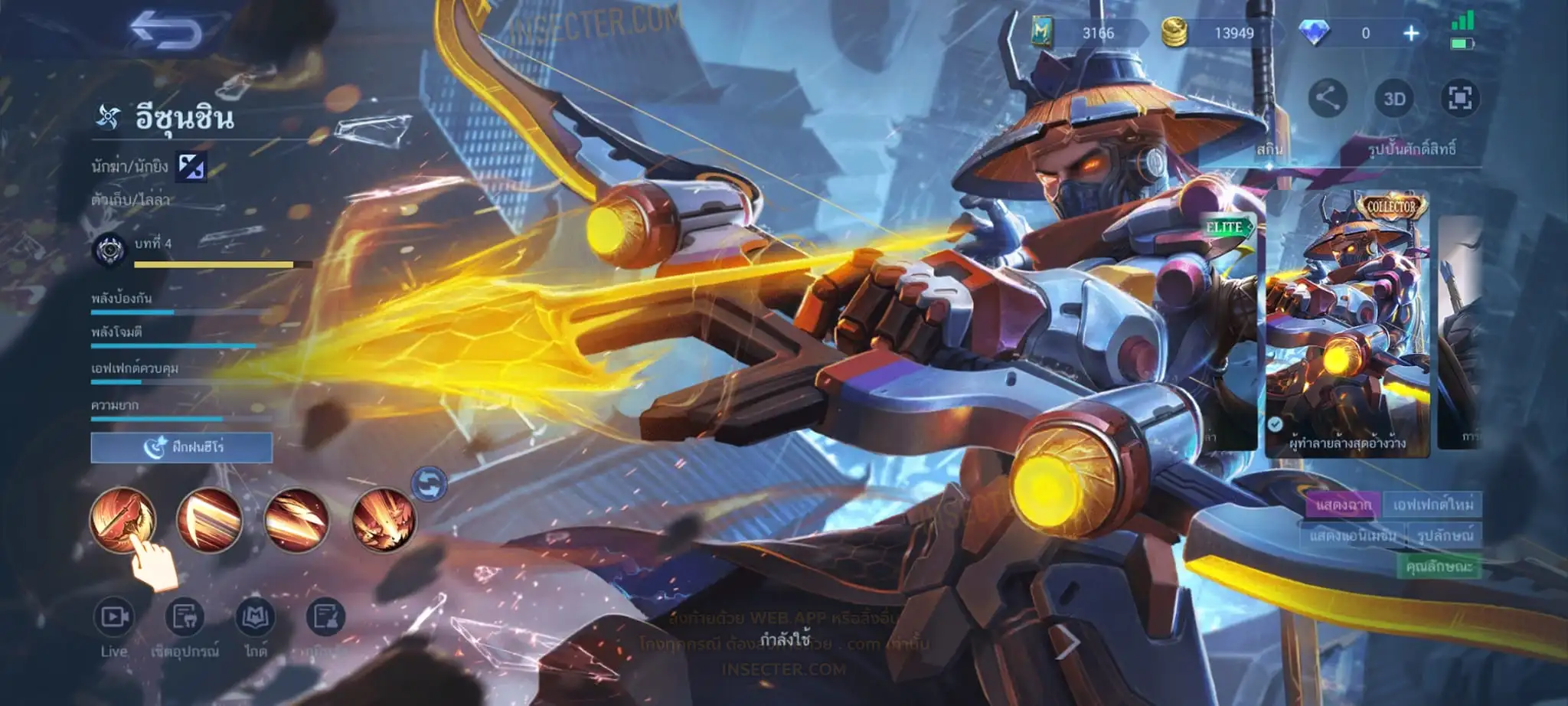Open the 3D model view

tap(1393, 99)
